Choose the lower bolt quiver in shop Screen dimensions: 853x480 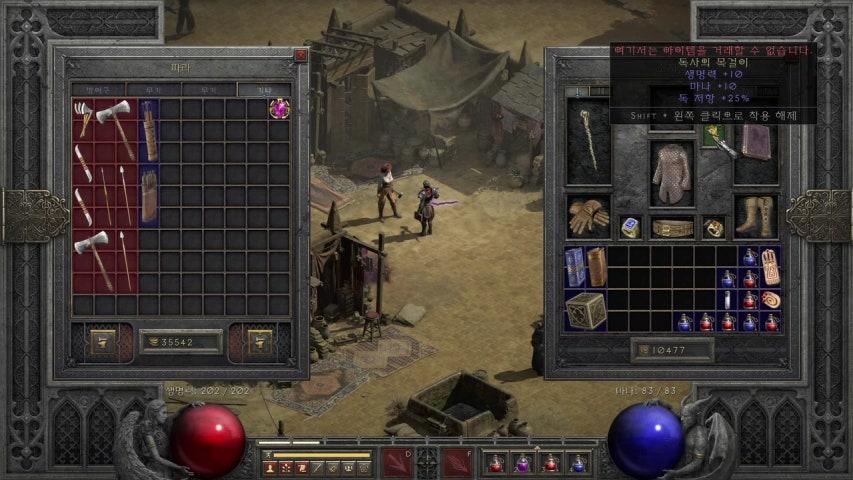(148, 196)
